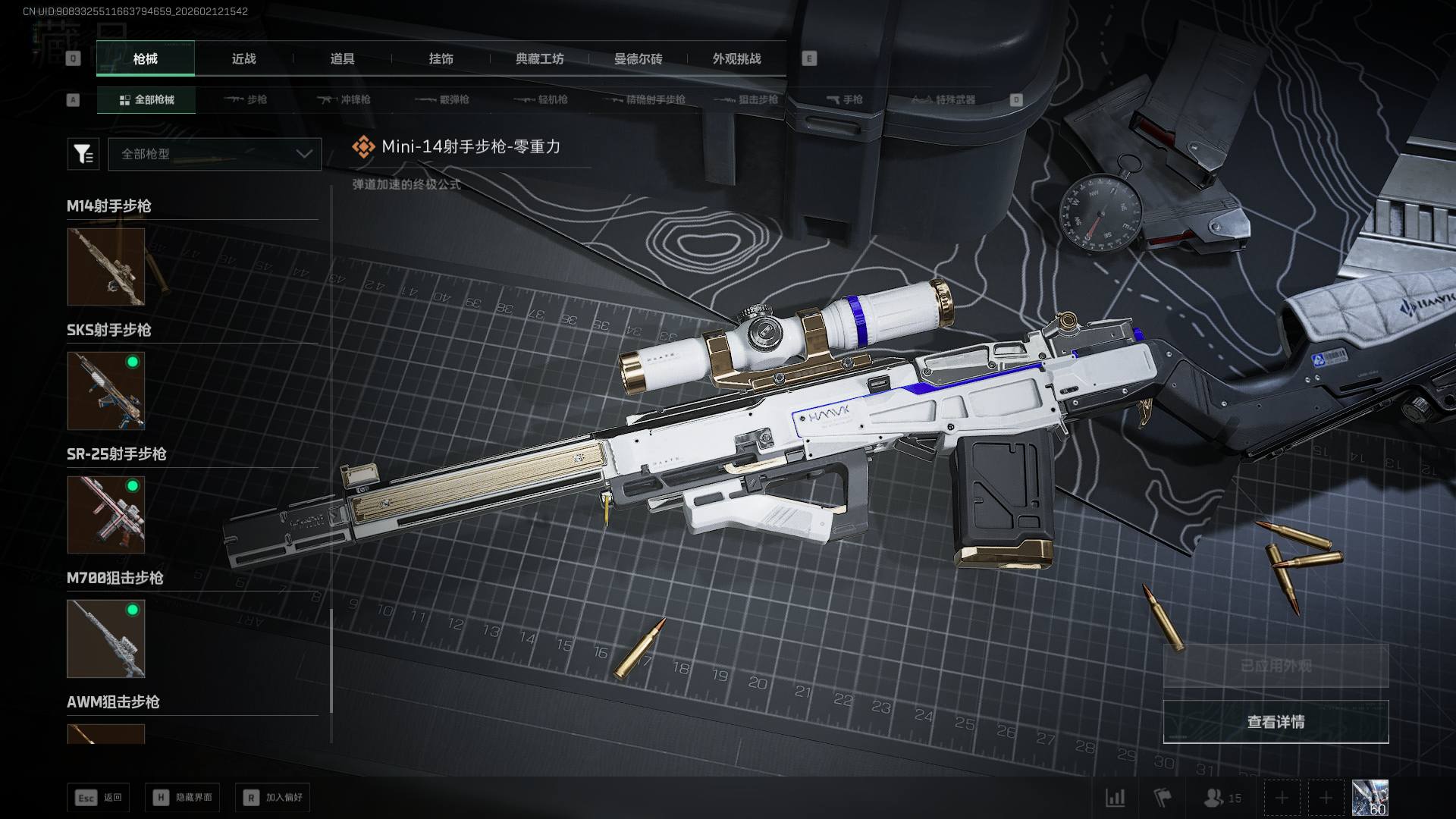Select the M14 rifle skin thumbnail
Viewport: 1456px width, 819px height.
point(106,267)
